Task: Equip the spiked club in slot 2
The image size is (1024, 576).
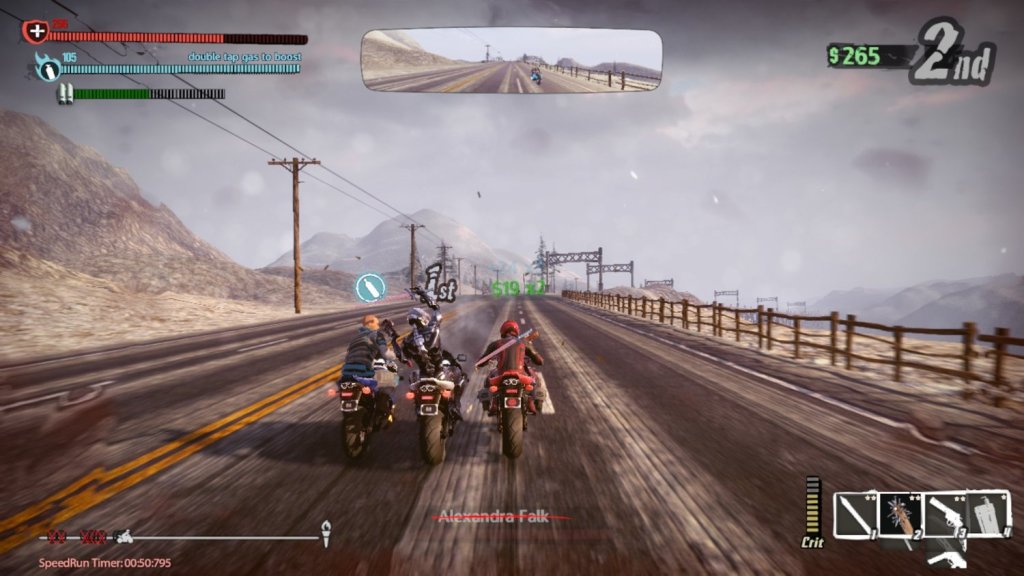Action: pyautogui.click(x=900, y=514)
